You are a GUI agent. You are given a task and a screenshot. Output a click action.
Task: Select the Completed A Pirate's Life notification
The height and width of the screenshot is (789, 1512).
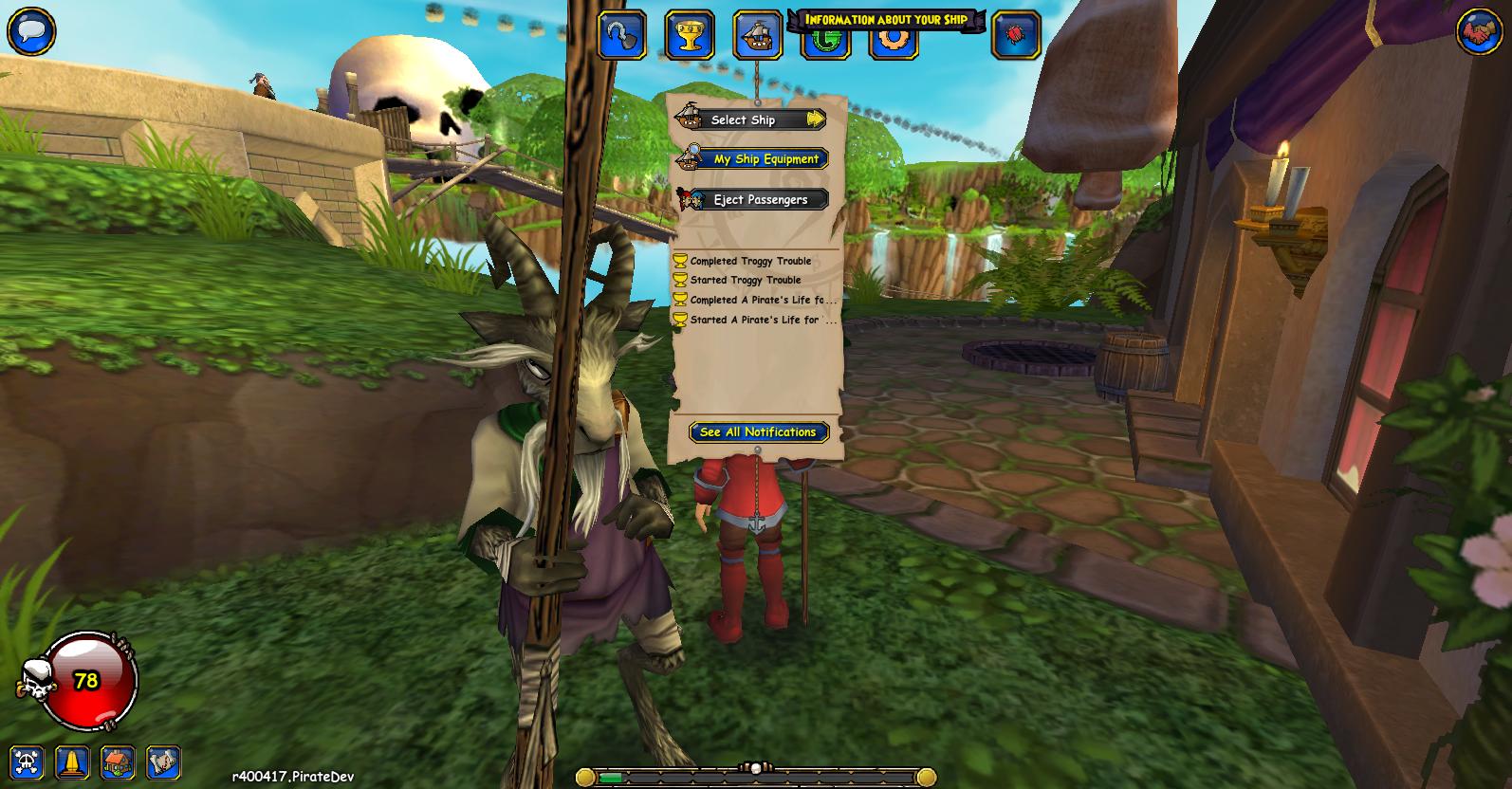pos(762,300)
